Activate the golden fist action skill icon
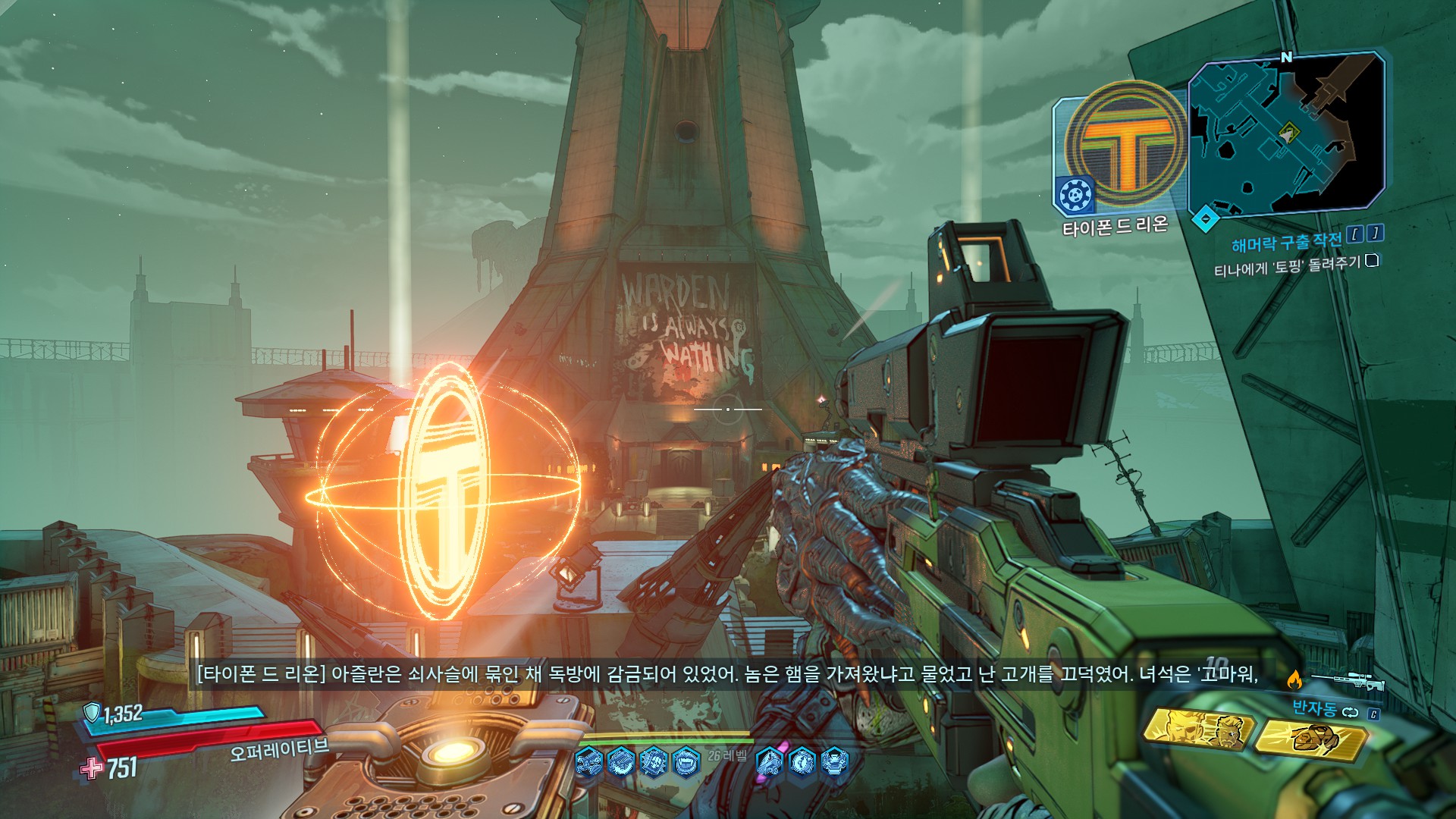1456x819 pixels. click(1310, 739)
